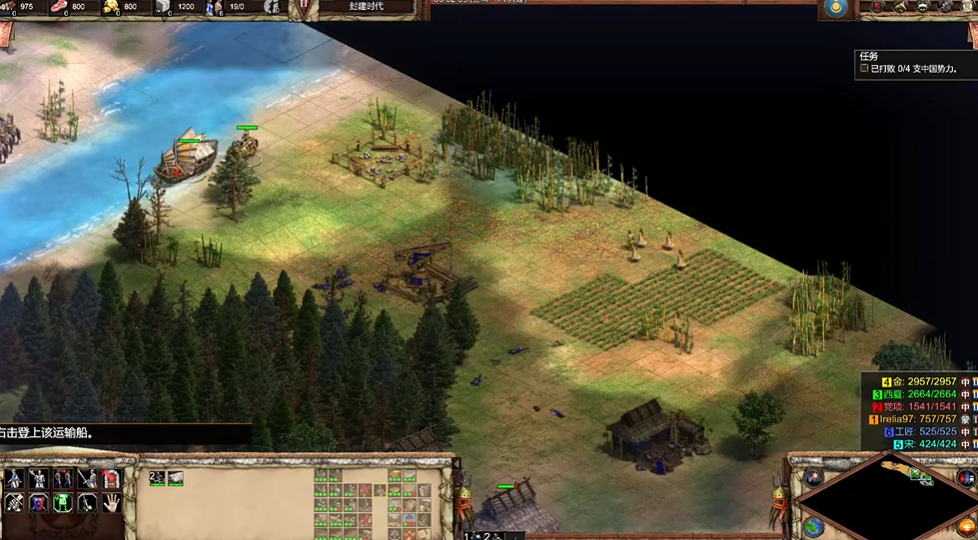The width and height of the screenshot is (978, 540).
Task: Click the red-arrow garrison command icon
Action: point(111,478)
